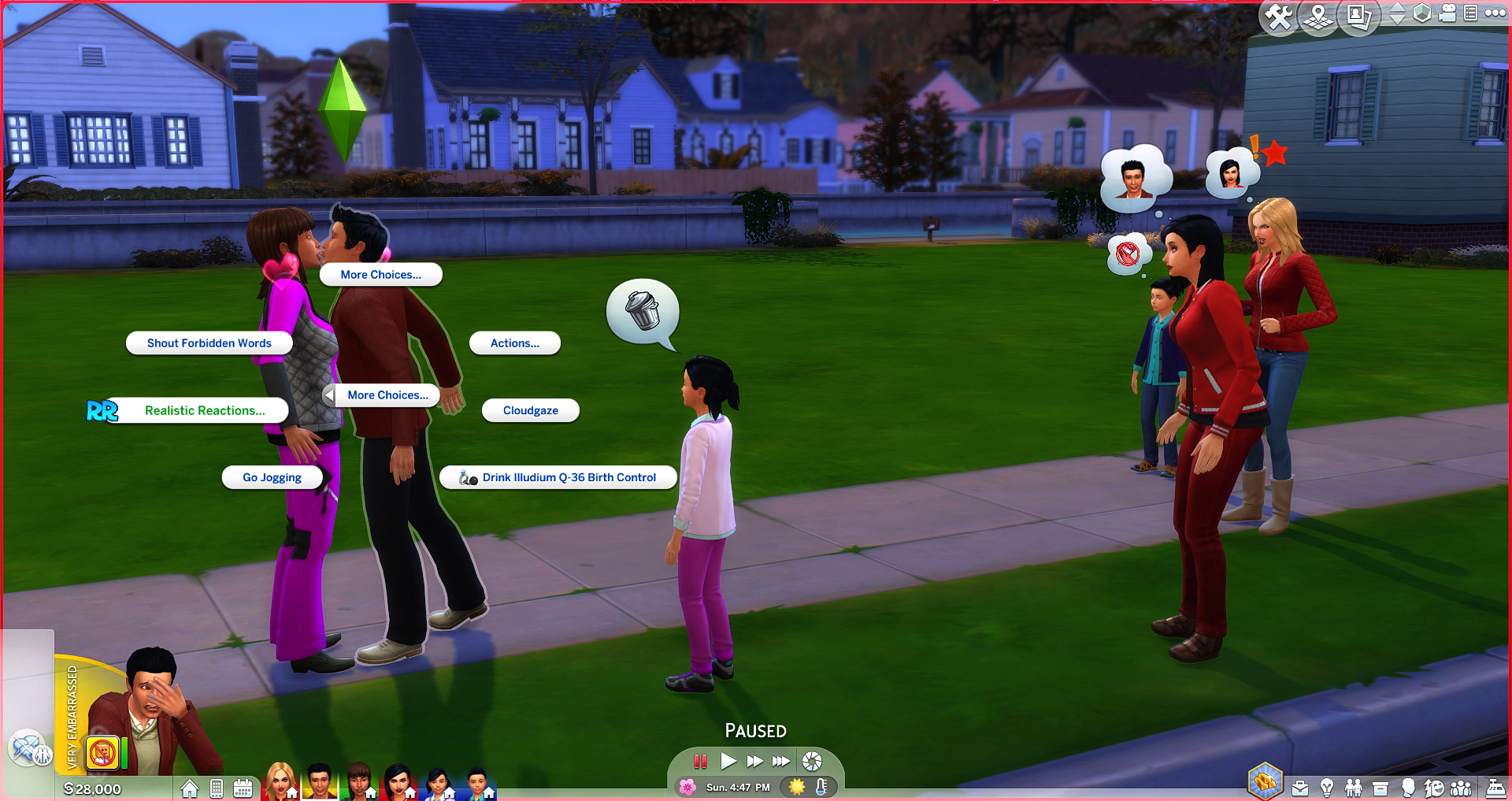Click the top More Choices option

click(x=380, y=275)
